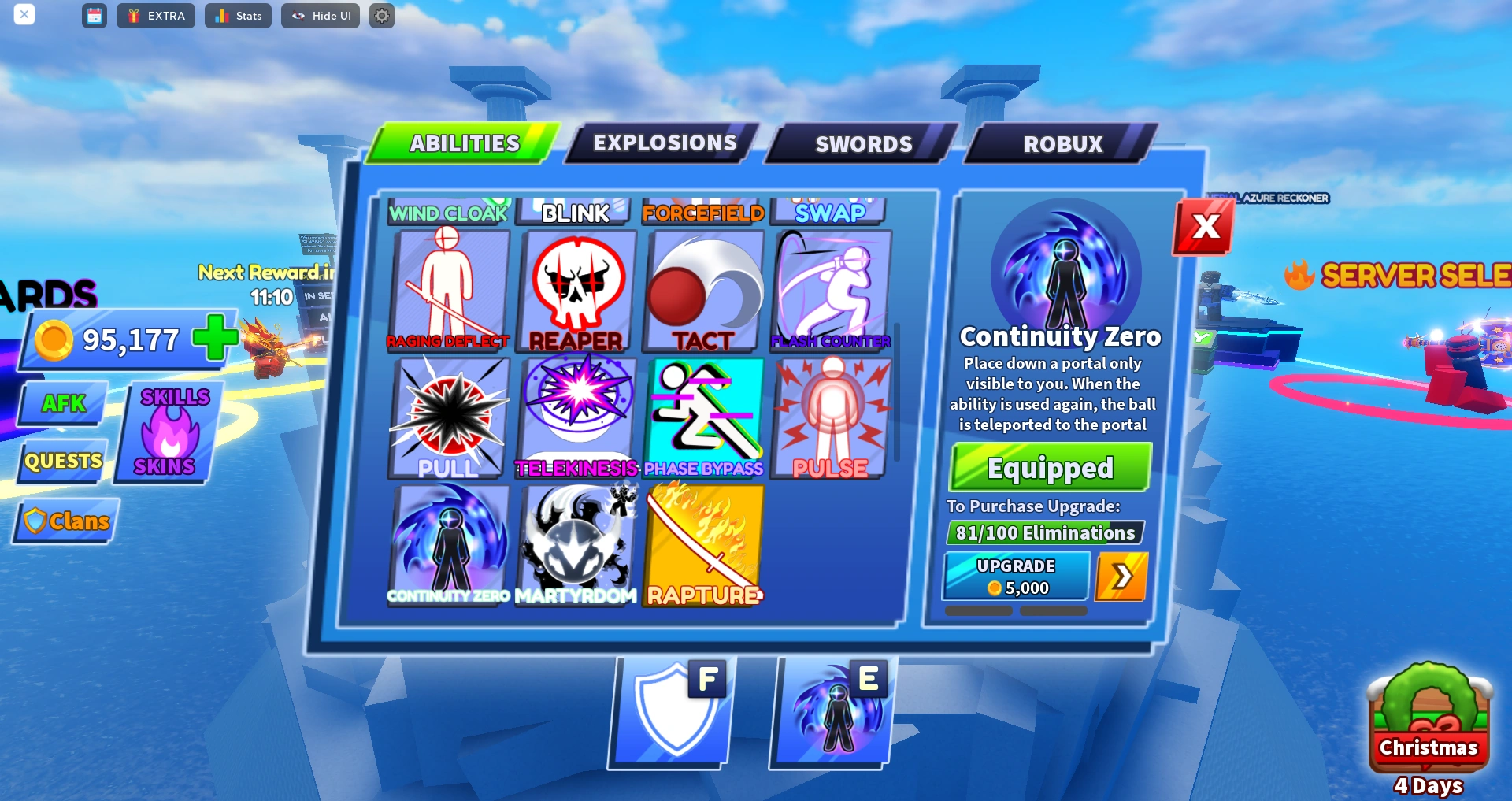Open the Stats panel
Screen dimensions: 1512x801
(x=238, y=16)
